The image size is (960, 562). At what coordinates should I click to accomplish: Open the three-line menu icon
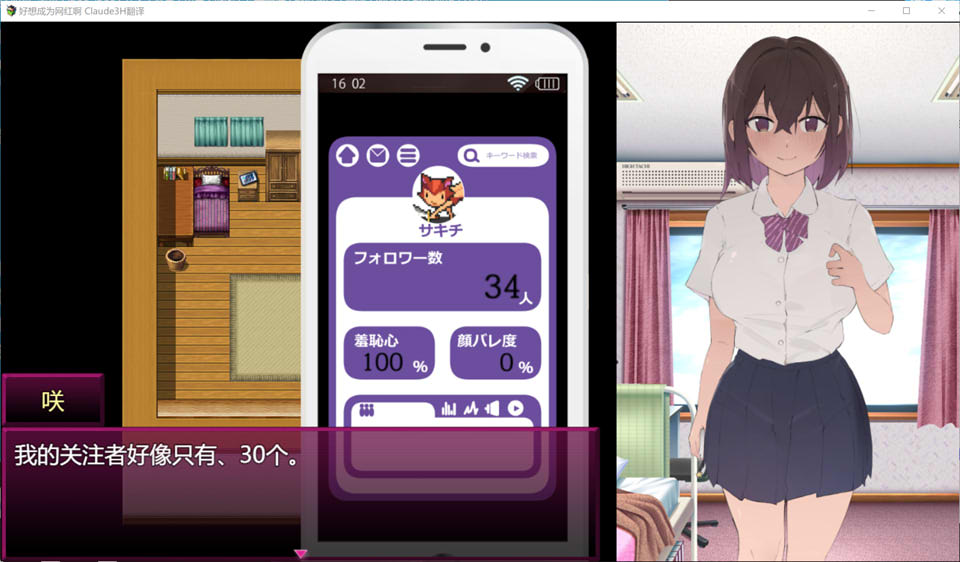point(407,156)
